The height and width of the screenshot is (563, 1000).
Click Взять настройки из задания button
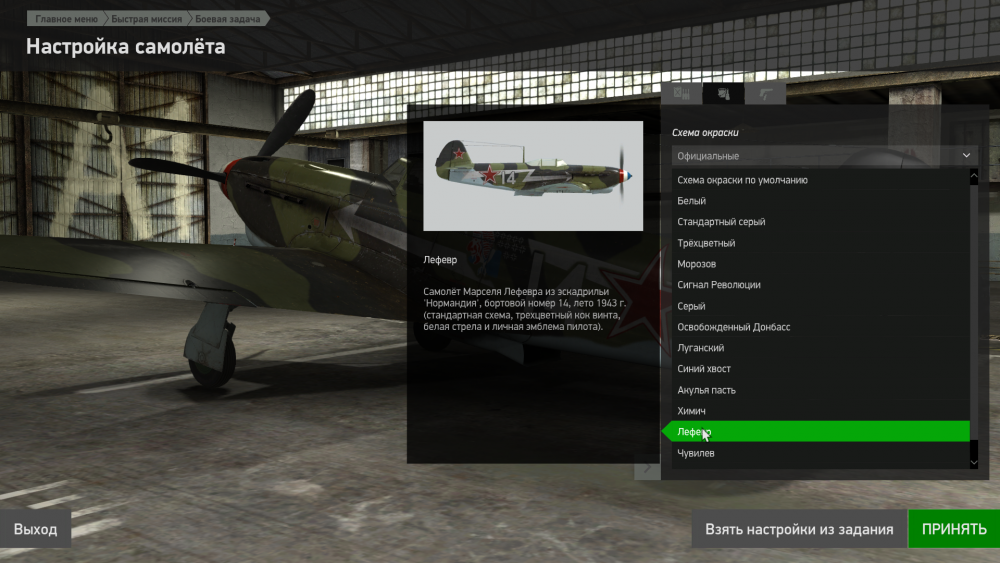[798, 529]
